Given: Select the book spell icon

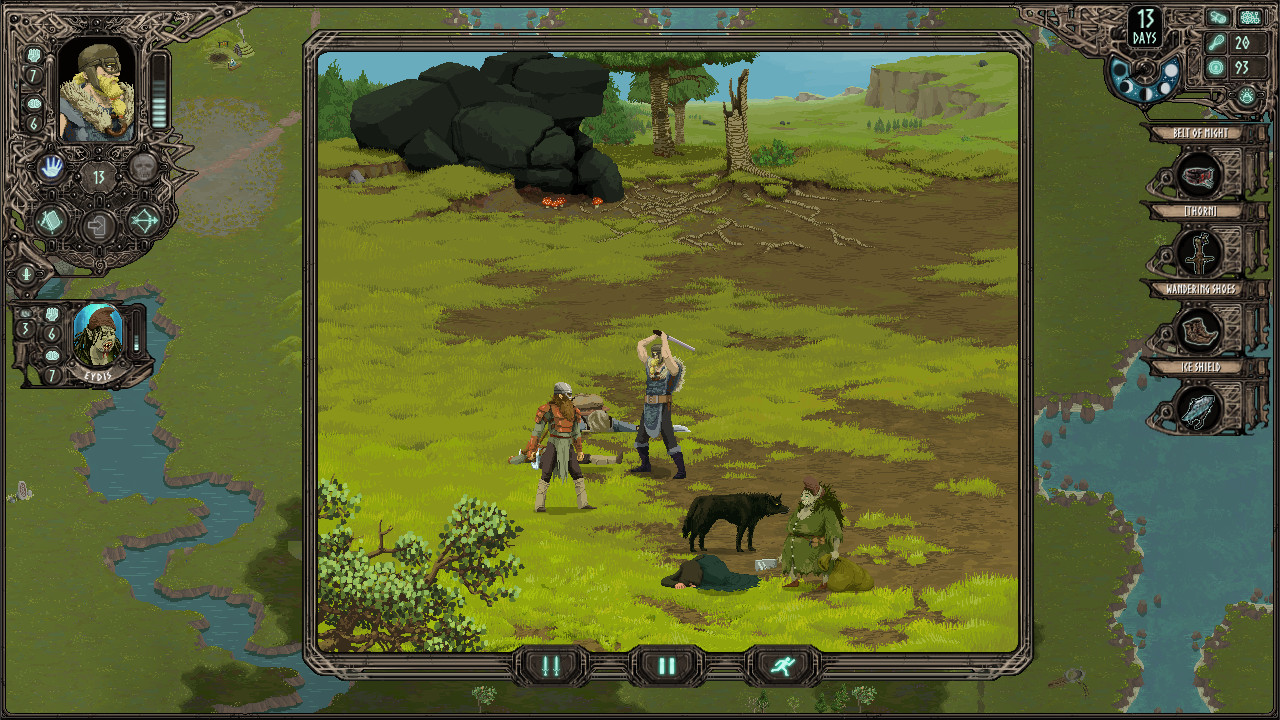Looking at the screenshot, I should (51, 221).
